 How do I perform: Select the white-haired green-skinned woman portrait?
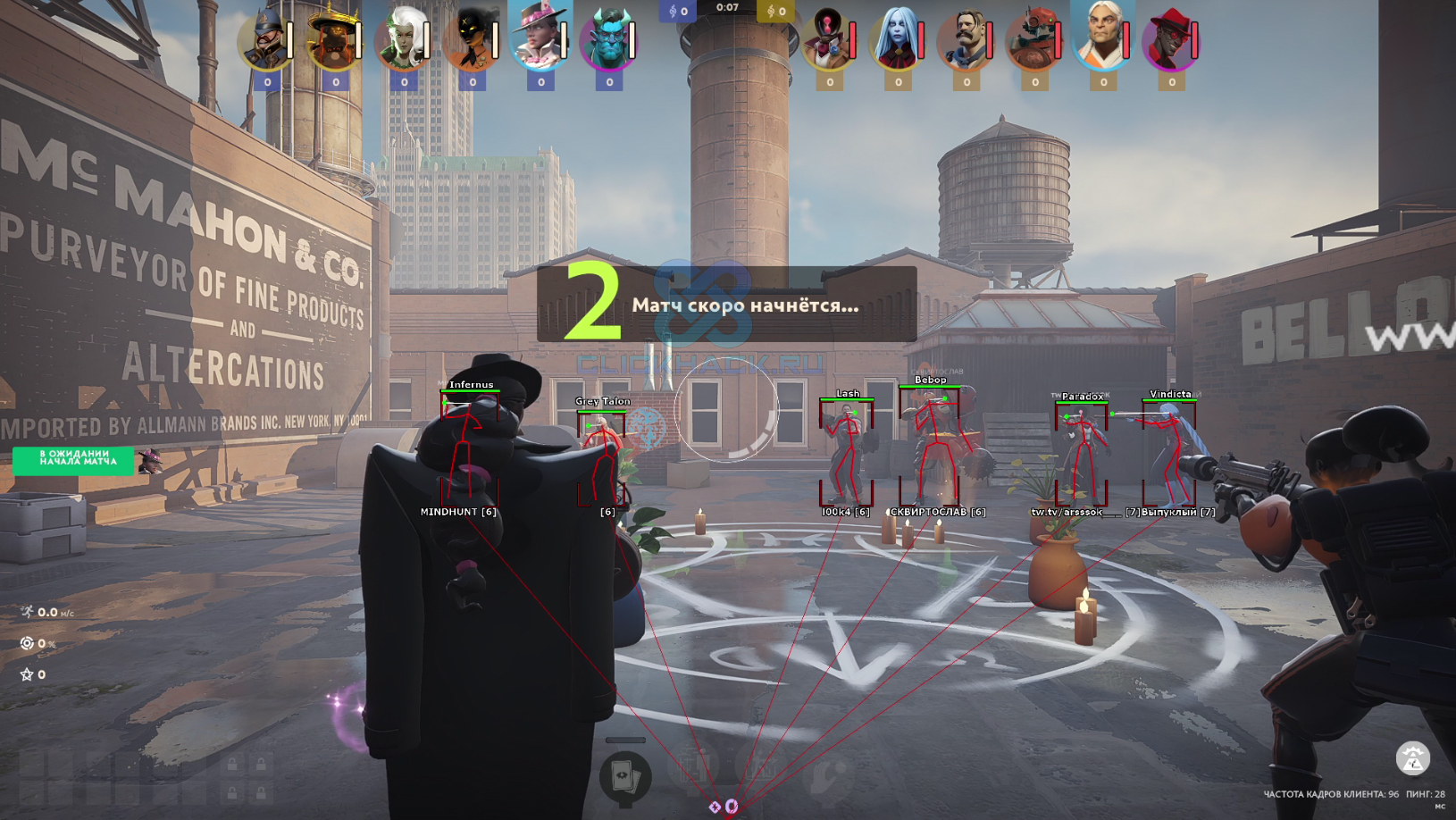403,40
